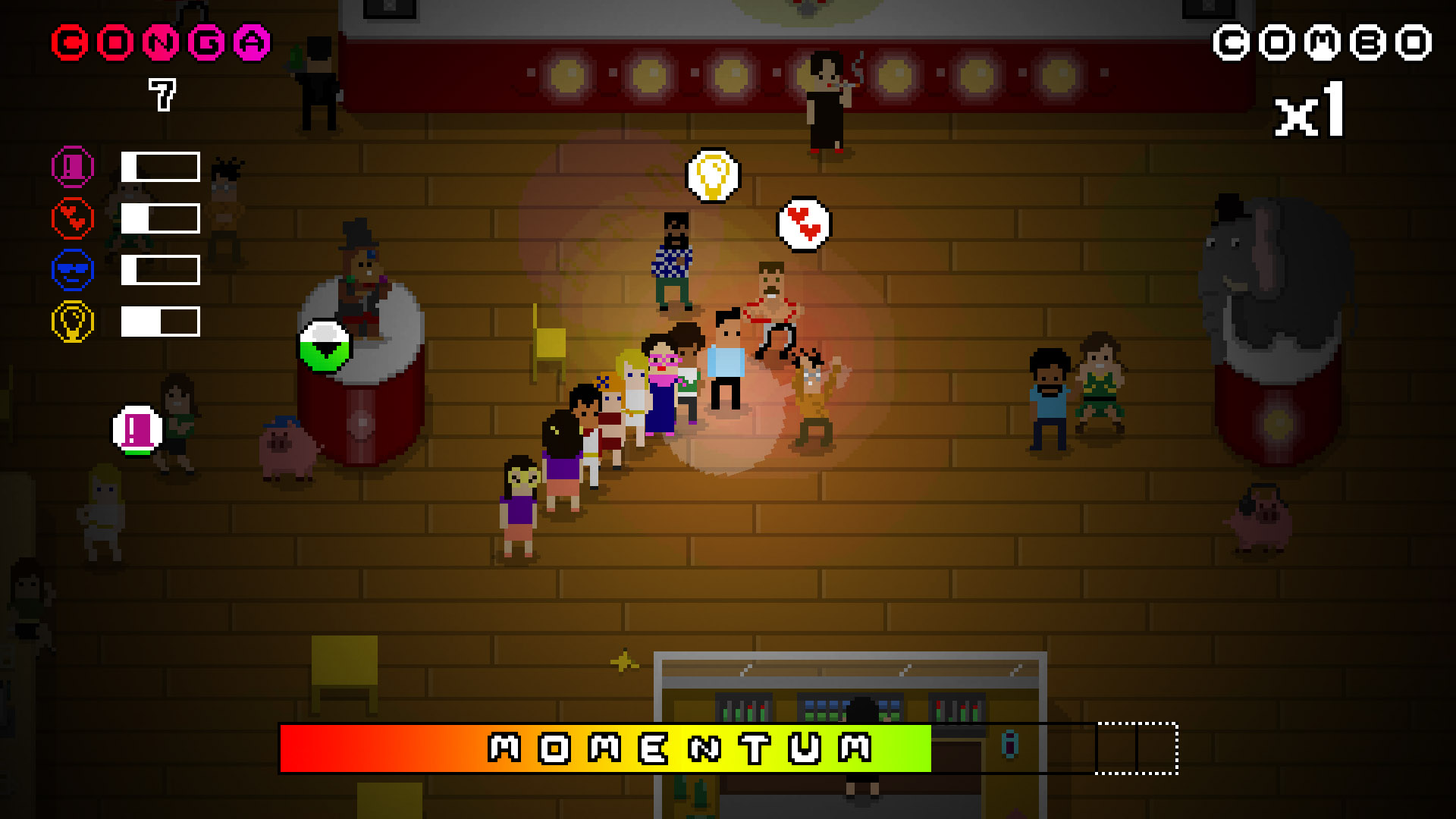Click the blue attraction meter expander

(158, 268)
